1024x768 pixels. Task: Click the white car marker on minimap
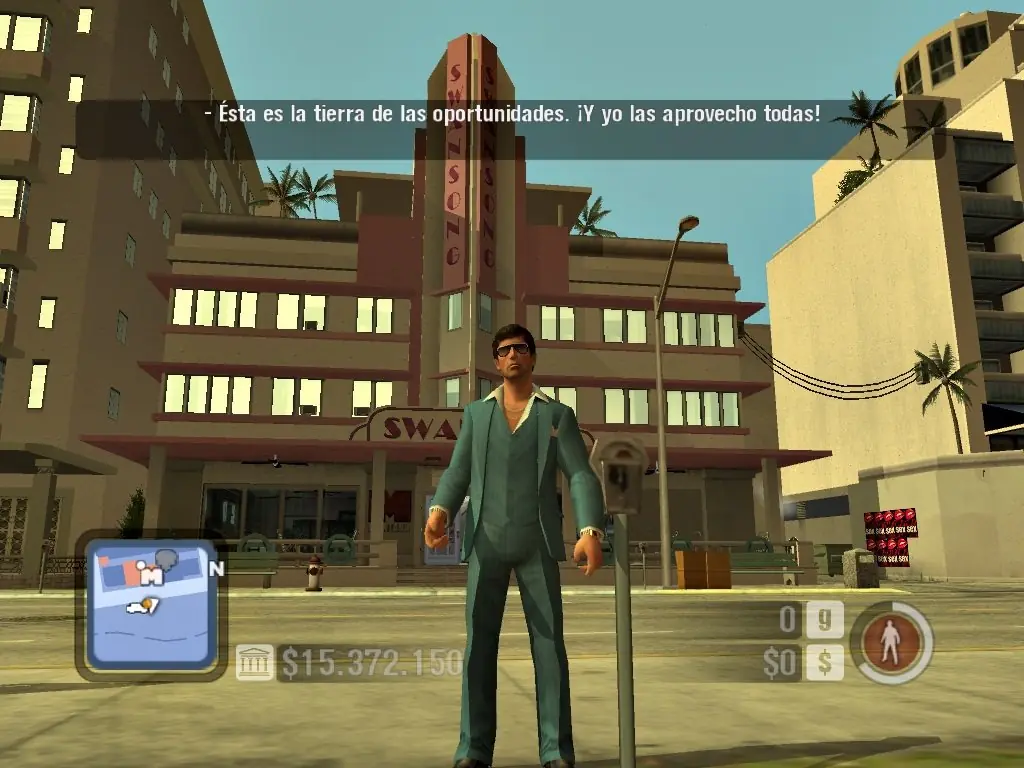[136, 606]
